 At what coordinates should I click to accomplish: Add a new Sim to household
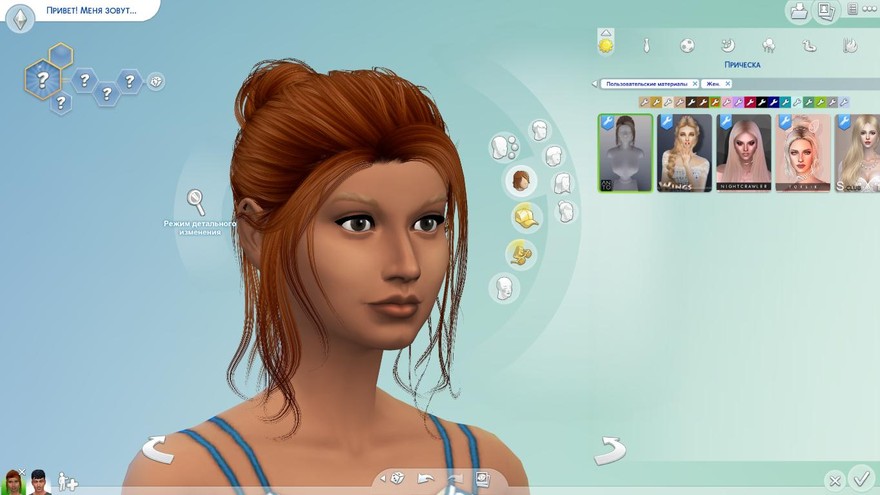click(67, 482)
